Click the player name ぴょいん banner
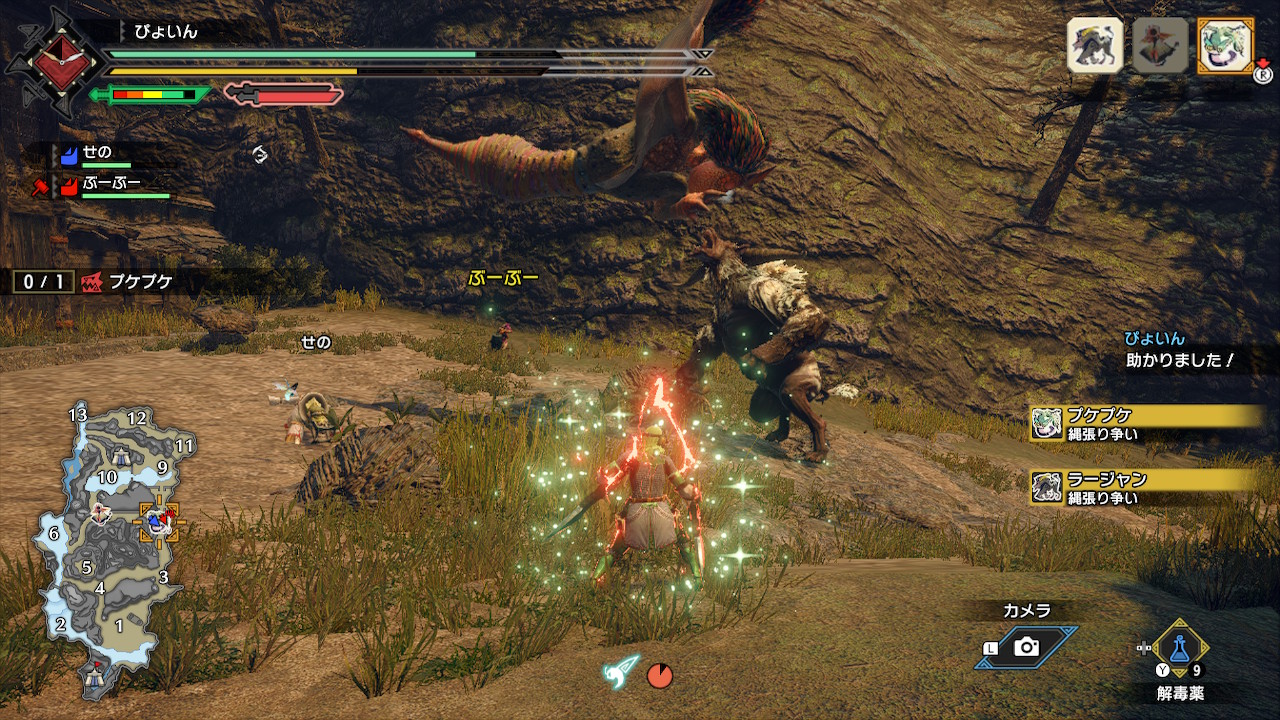1280x720 pixels. tap(167, 32)
